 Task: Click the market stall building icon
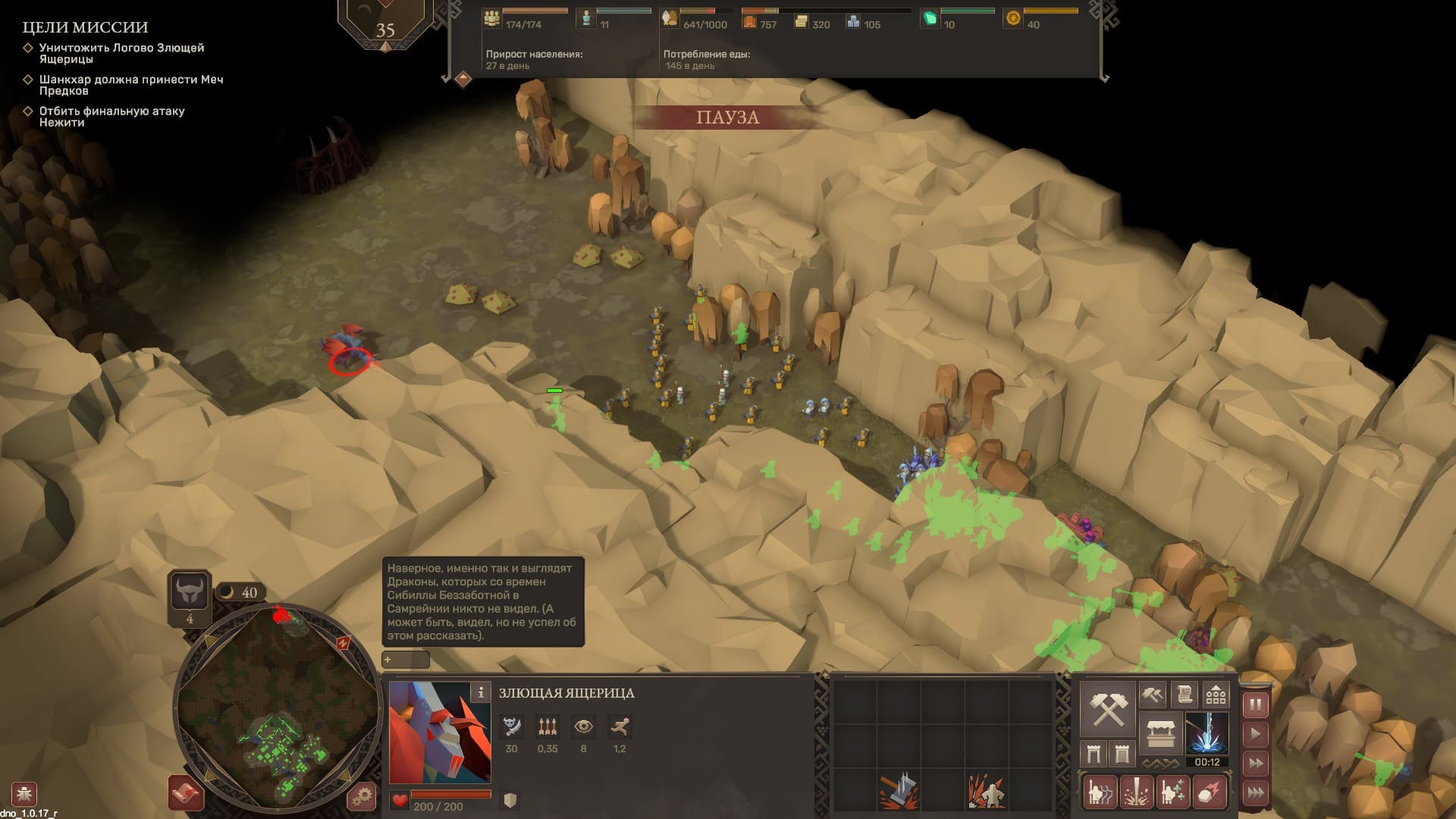tap(1160, 733)
